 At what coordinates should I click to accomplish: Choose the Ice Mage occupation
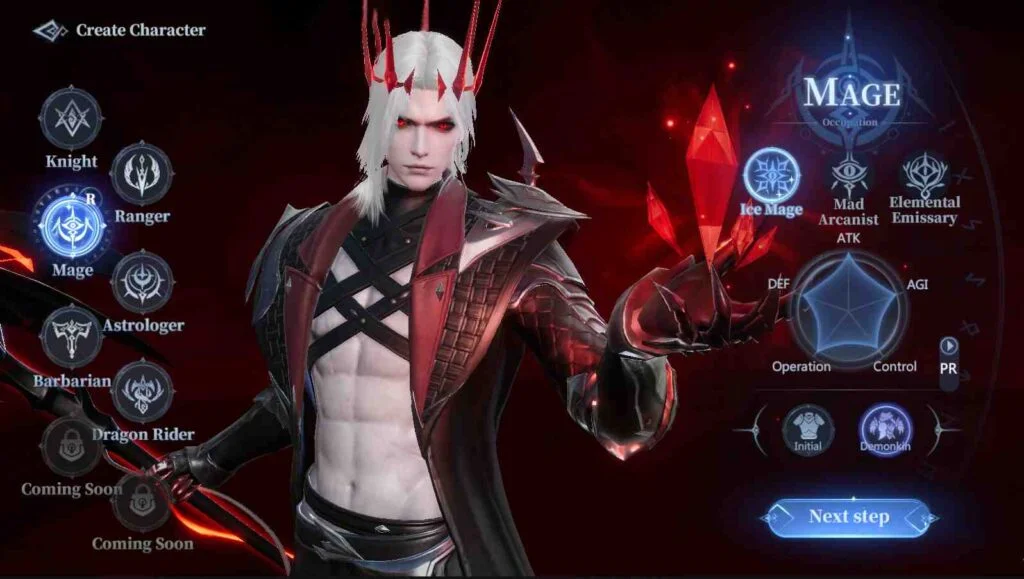[x=771, y=174]
